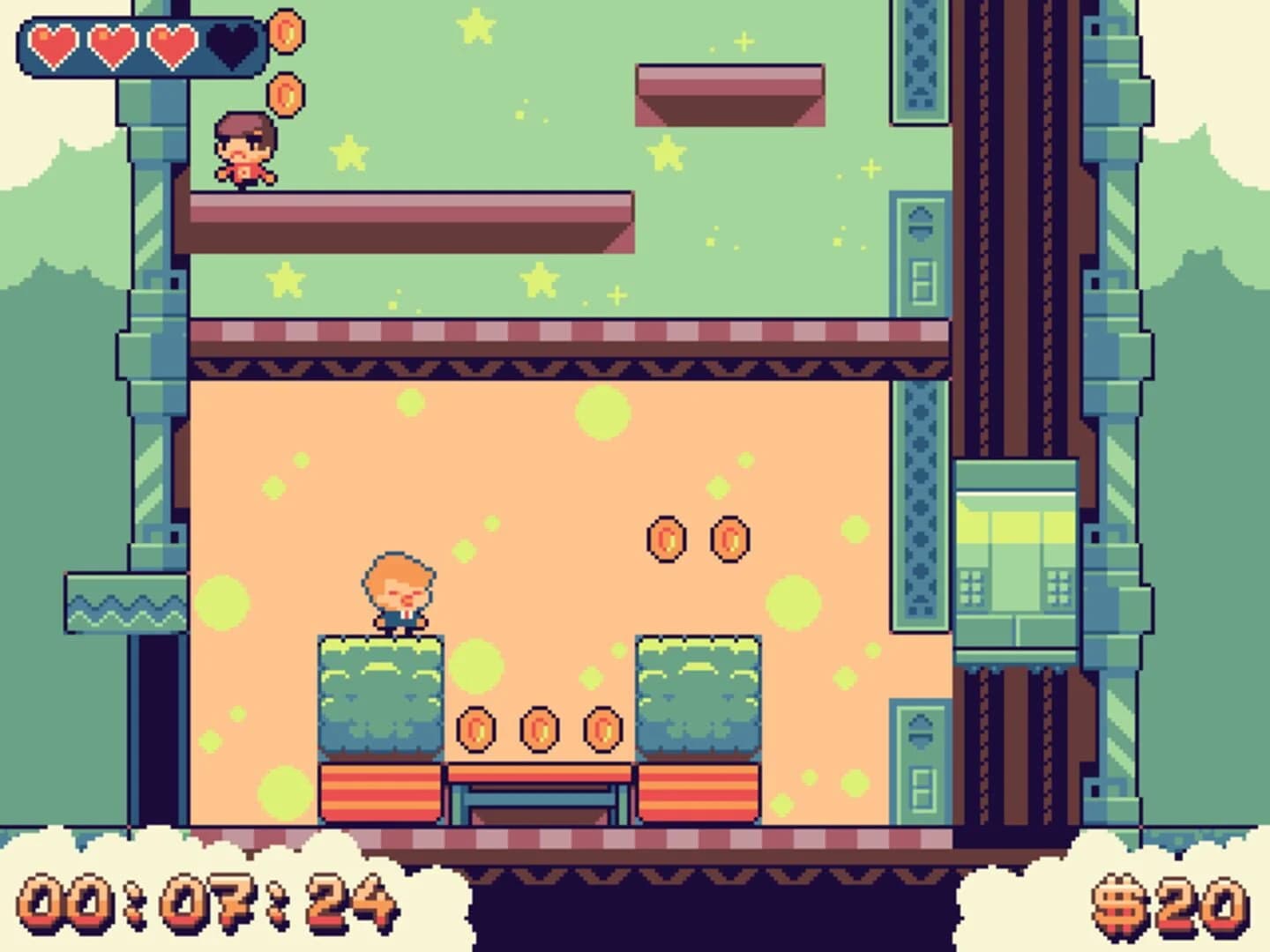The height and width of the screenshot is (952, 1270).
Task: Click the coin above the red-shirted player
Action: coord(287,93)
